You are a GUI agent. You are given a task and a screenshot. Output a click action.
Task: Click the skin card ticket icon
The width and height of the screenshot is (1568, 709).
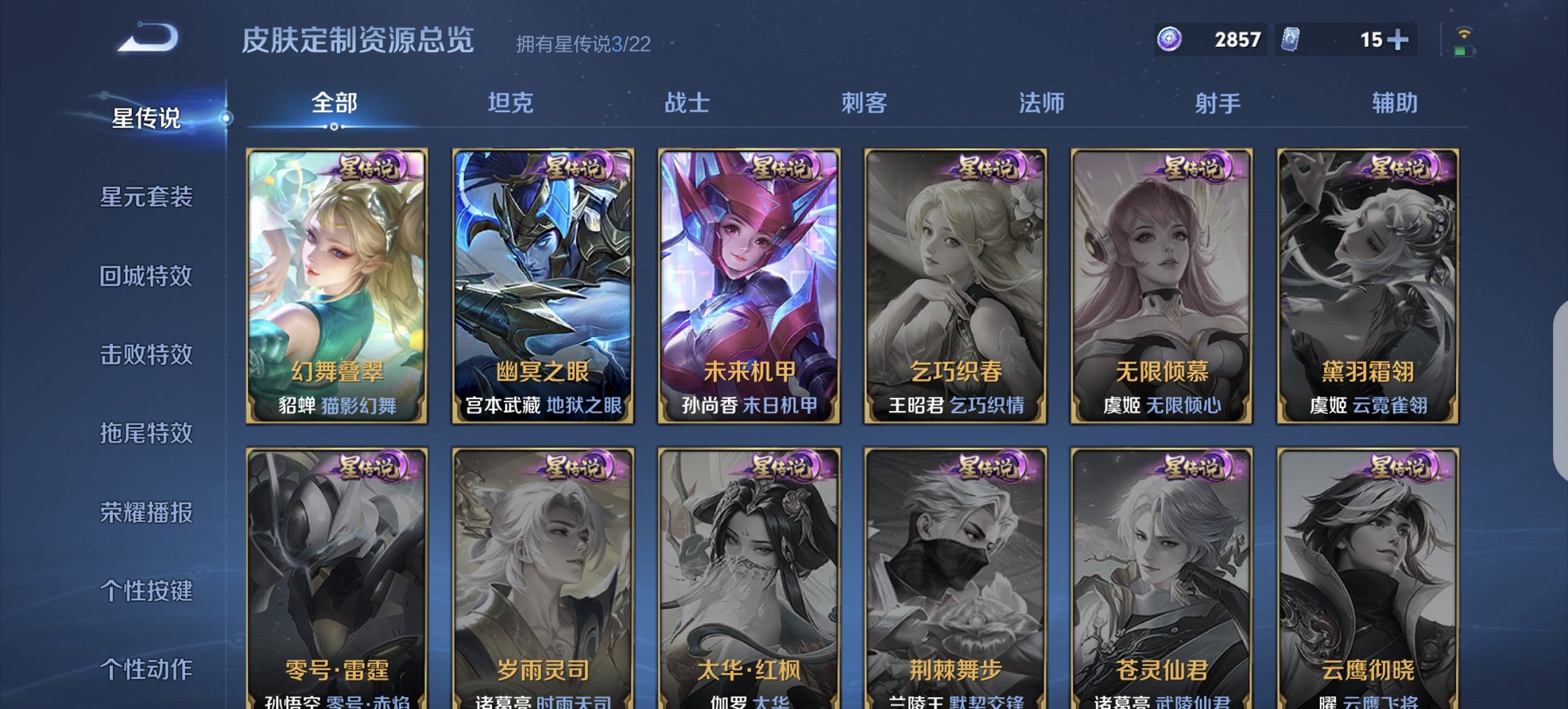pyautogui.click(x=1291, y=40)
